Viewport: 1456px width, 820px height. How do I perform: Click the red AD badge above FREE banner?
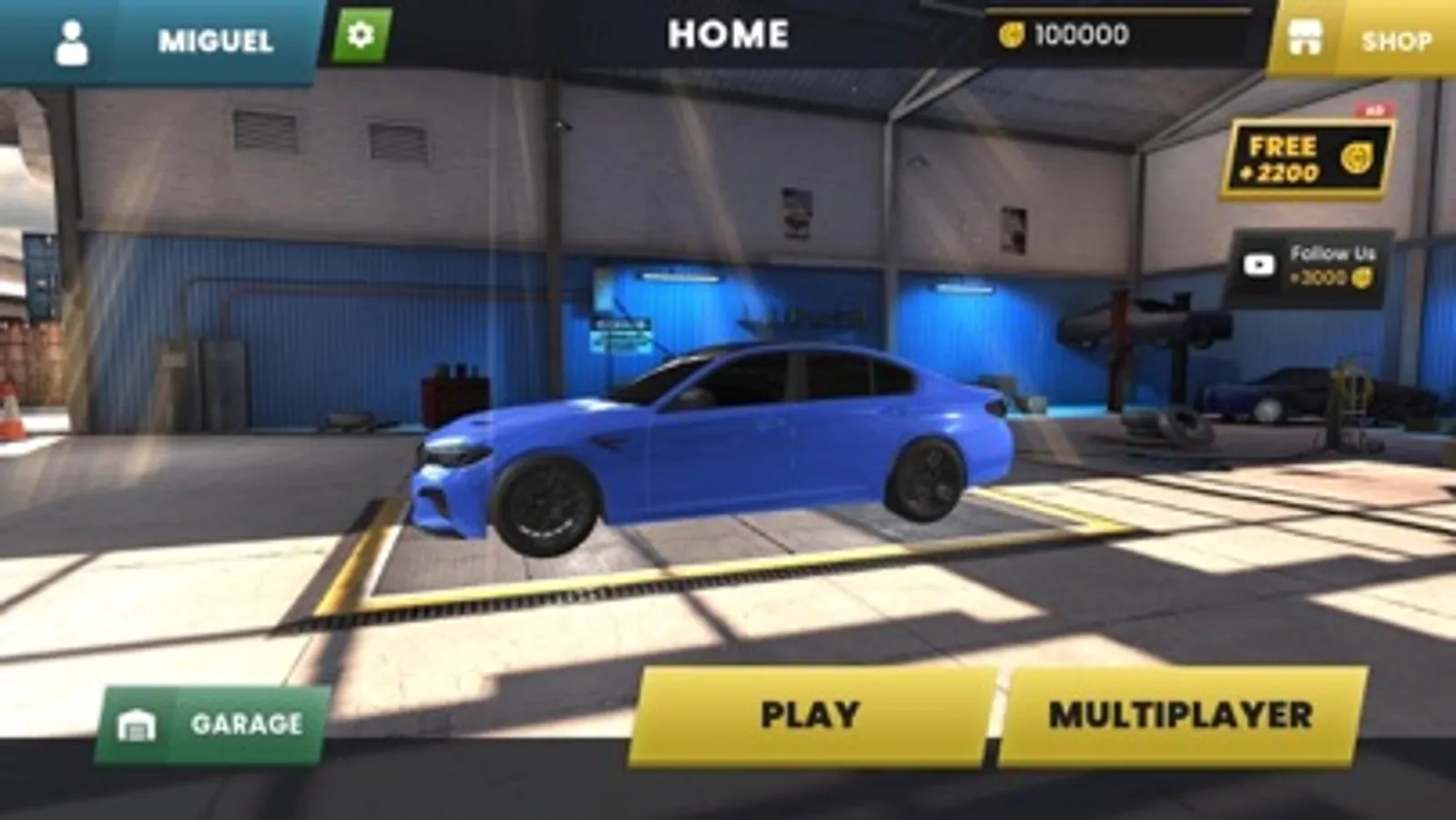click(x=1373, y=109)
